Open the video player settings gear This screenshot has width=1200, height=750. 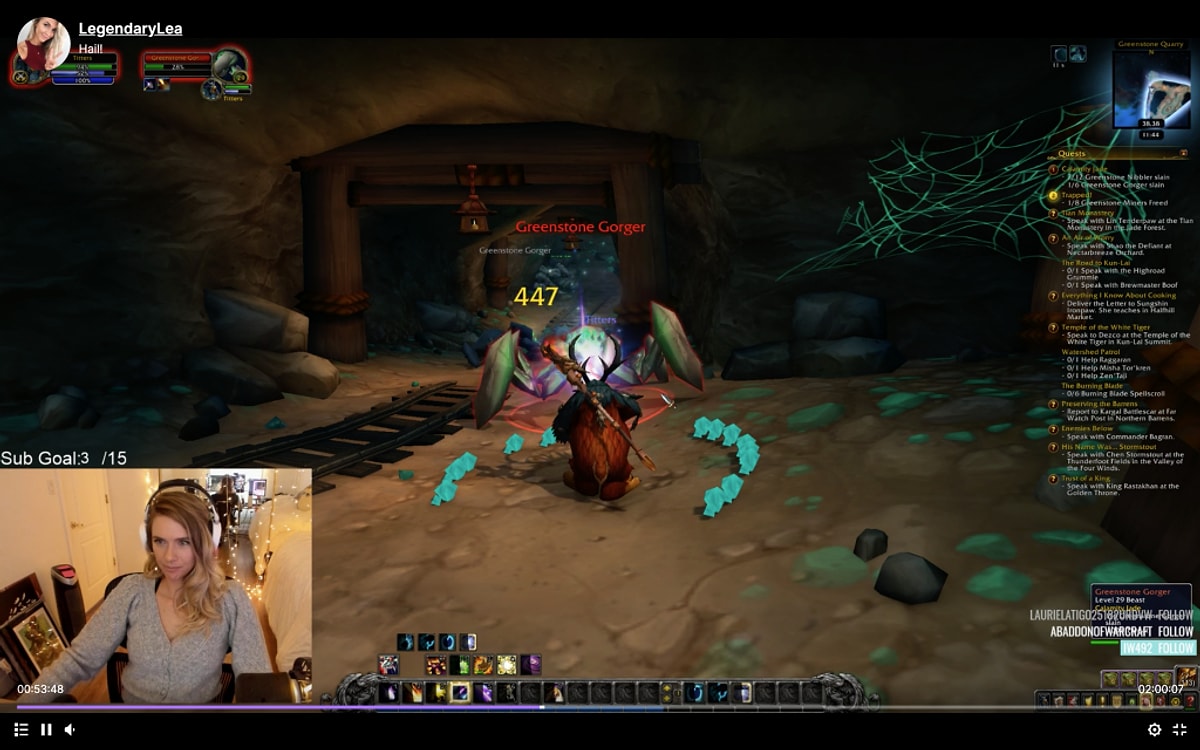pos(1154,730)
